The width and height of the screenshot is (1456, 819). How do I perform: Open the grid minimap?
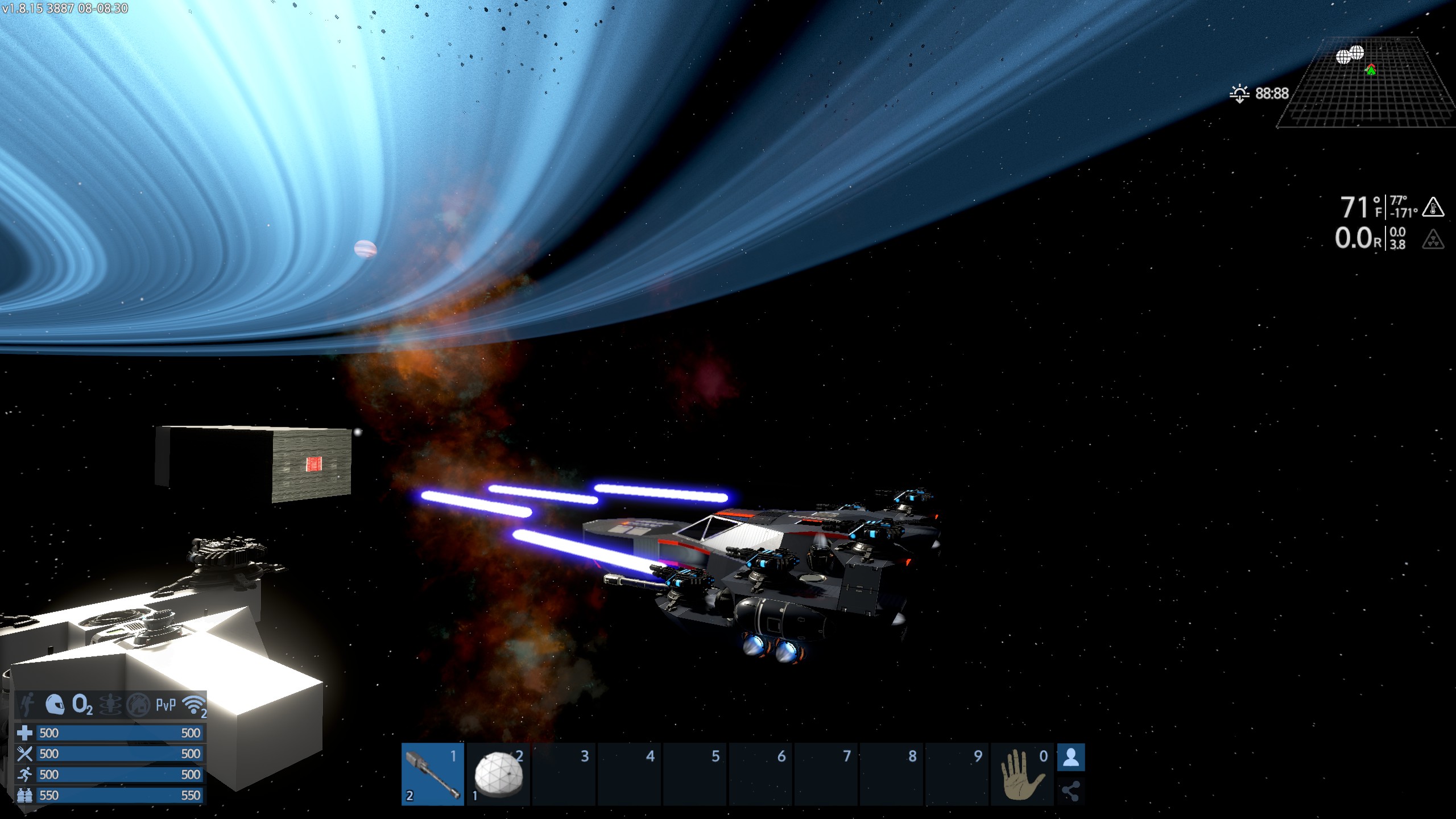[x=1365, y=84]
